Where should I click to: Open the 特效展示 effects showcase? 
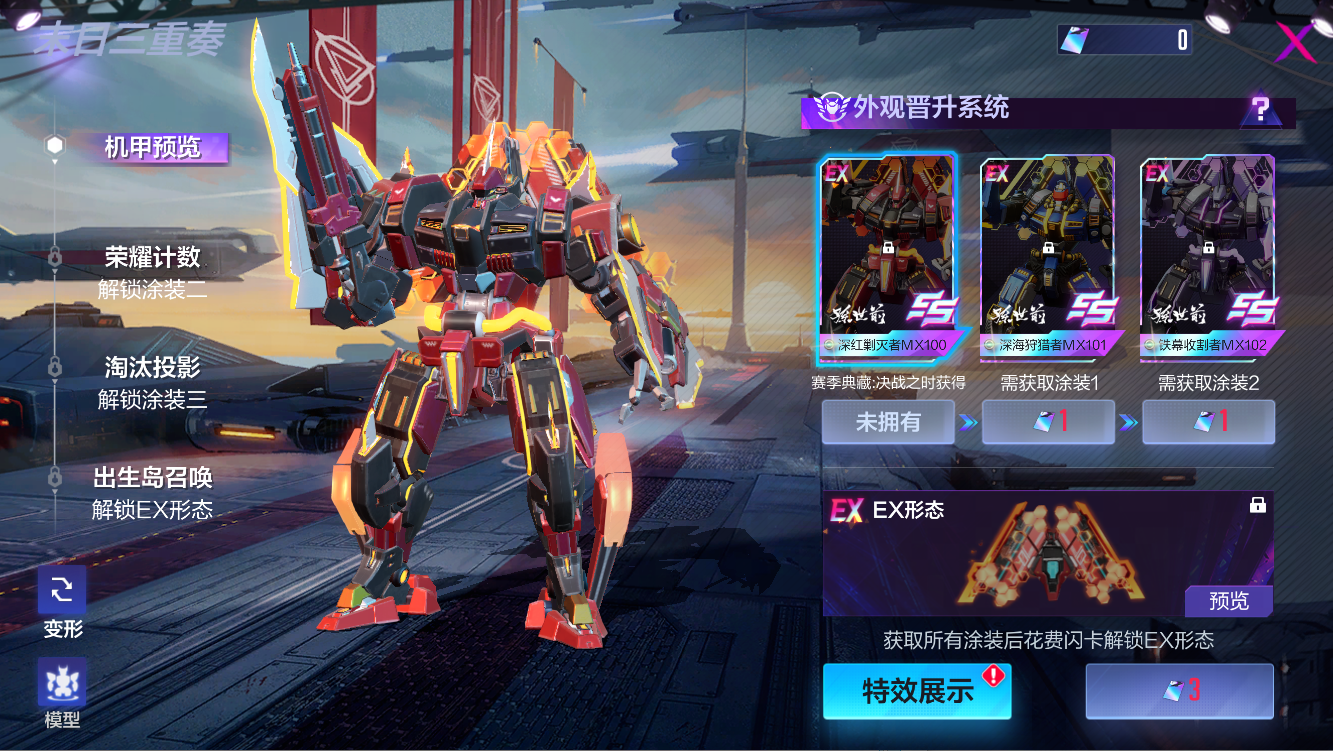click(x=917, y=691)
